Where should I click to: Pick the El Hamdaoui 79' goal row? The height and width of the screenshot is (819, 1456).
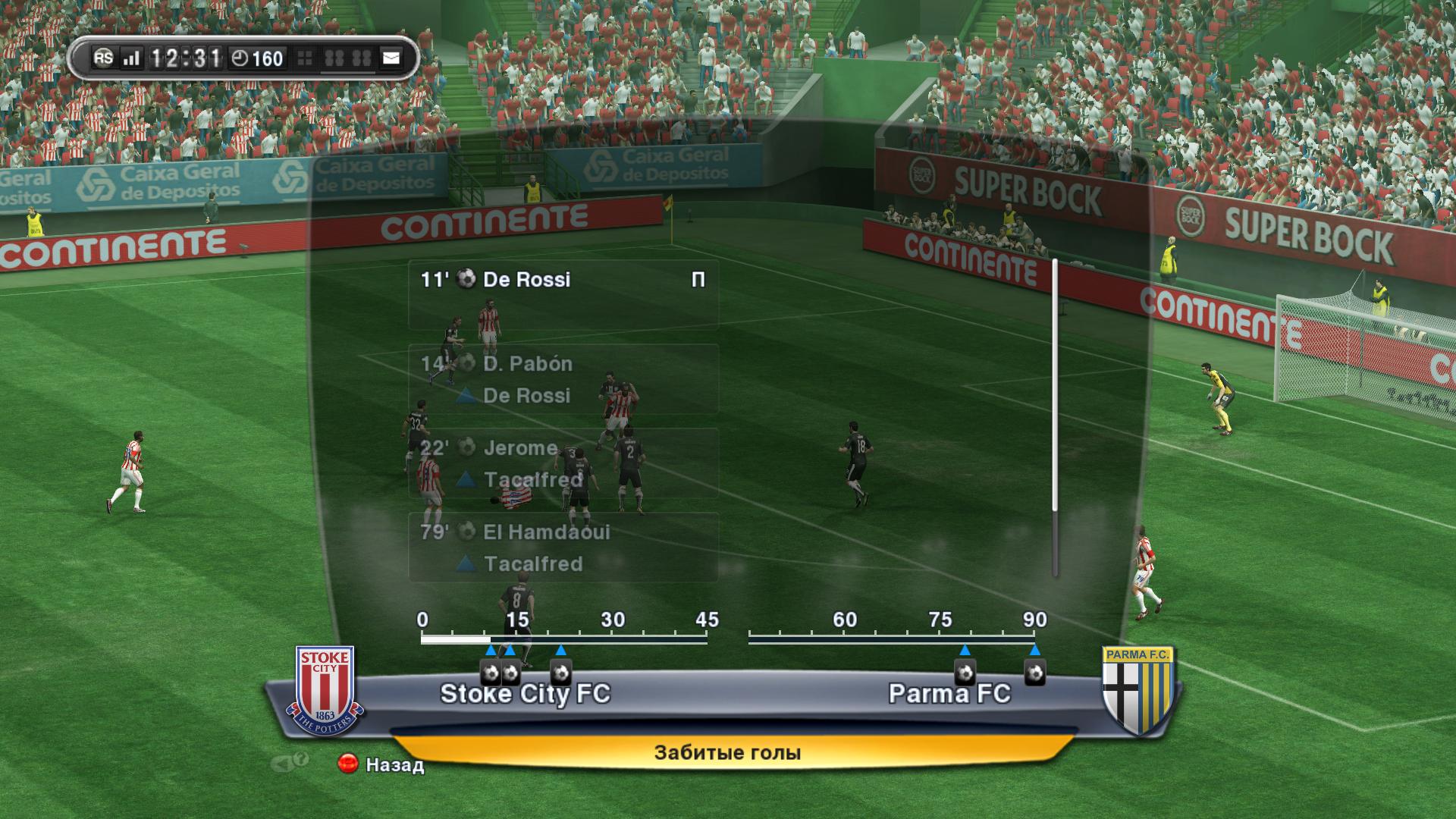(563, 547)
